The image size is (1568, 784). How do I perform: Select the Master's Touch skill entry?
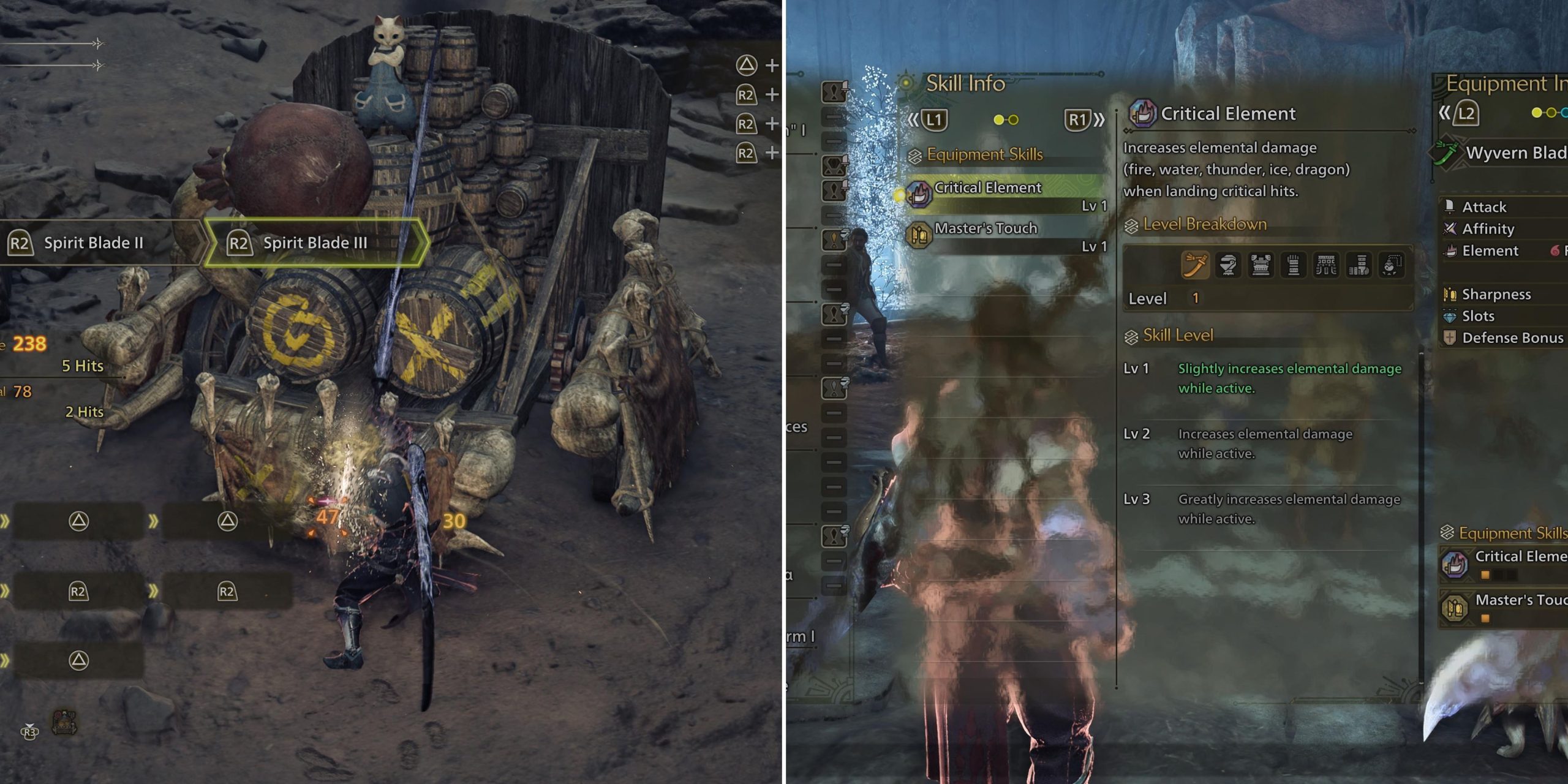1005,229
